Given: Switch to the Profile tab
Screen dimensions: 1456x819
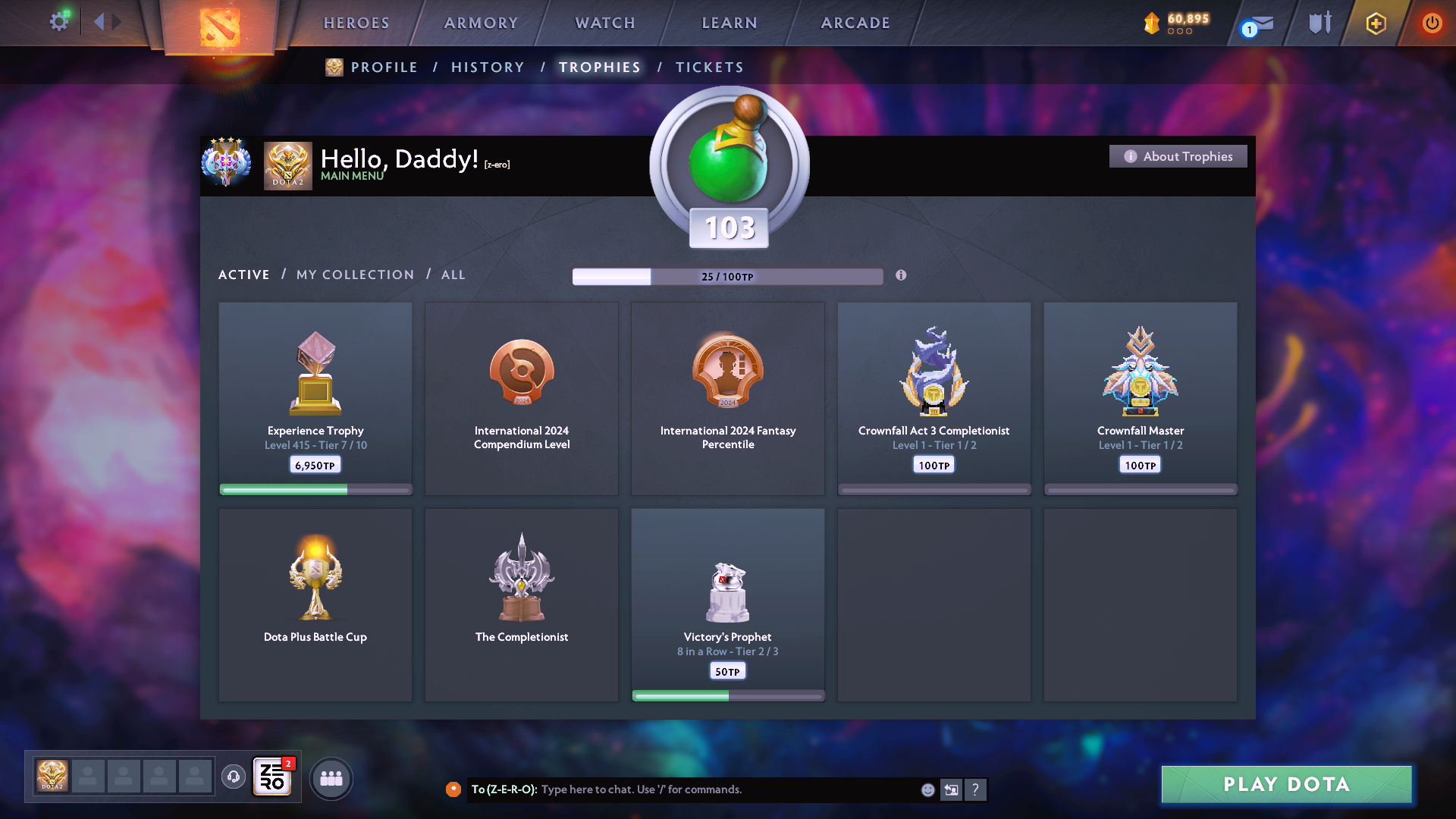Looking at the screenshot, I should point(384,67).
